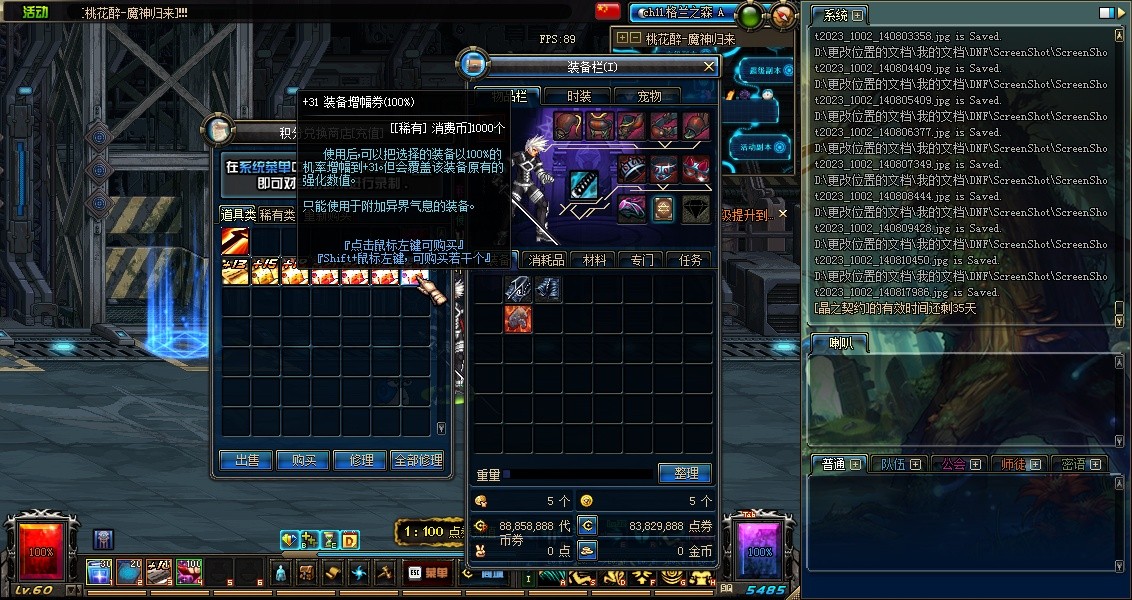Viewport: 1132px width, 600px height.
Task: Switch to the 材料 materials tab
Action: [x=595, y=260]
